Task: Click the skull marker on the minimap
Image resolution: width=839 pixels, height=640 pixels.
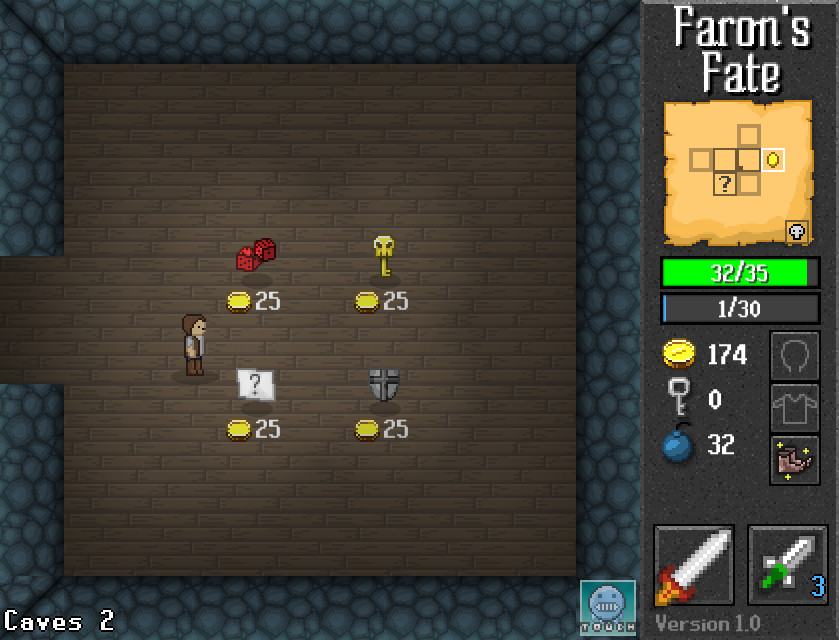Action: [x=797, y=232]
